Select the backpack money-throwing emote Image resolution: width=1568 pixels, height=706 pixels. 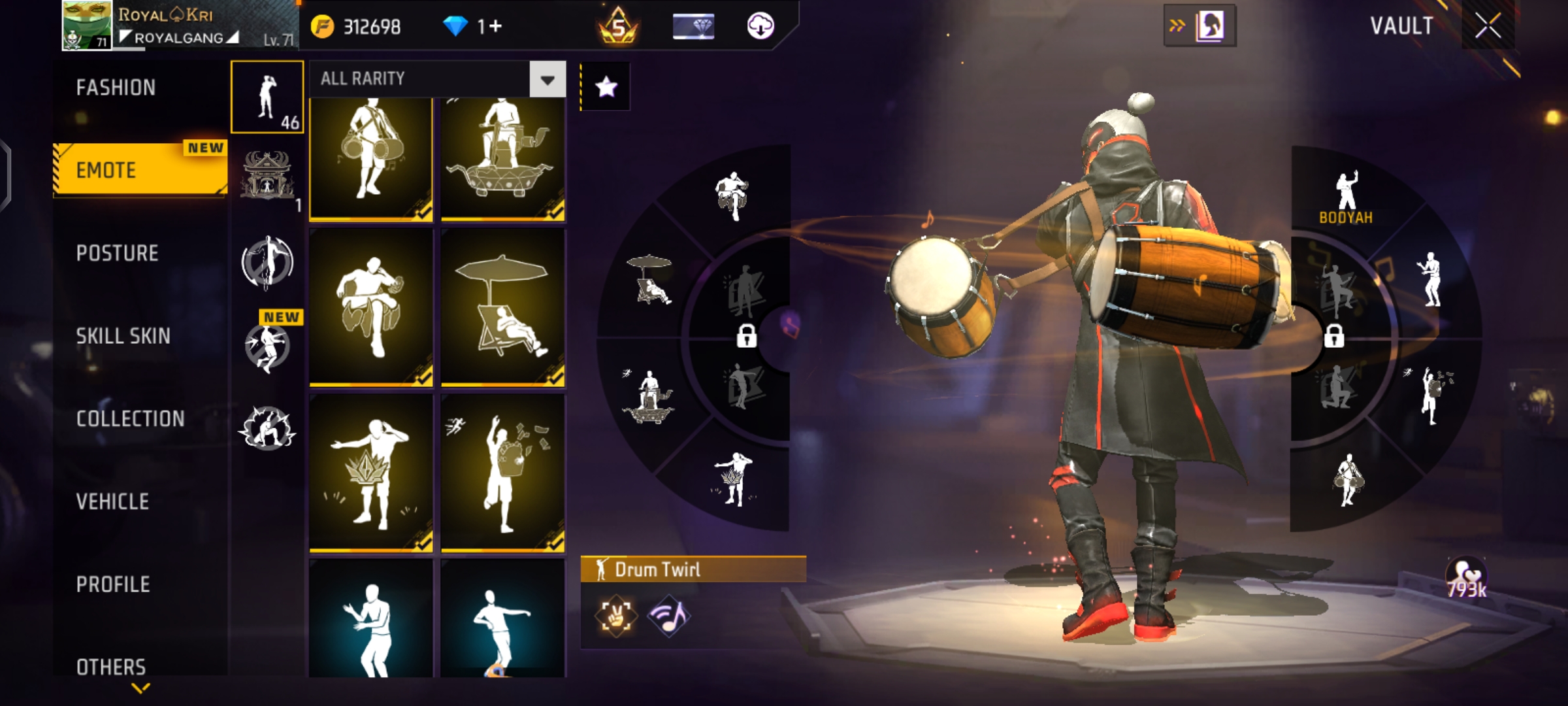click(502, 472)
